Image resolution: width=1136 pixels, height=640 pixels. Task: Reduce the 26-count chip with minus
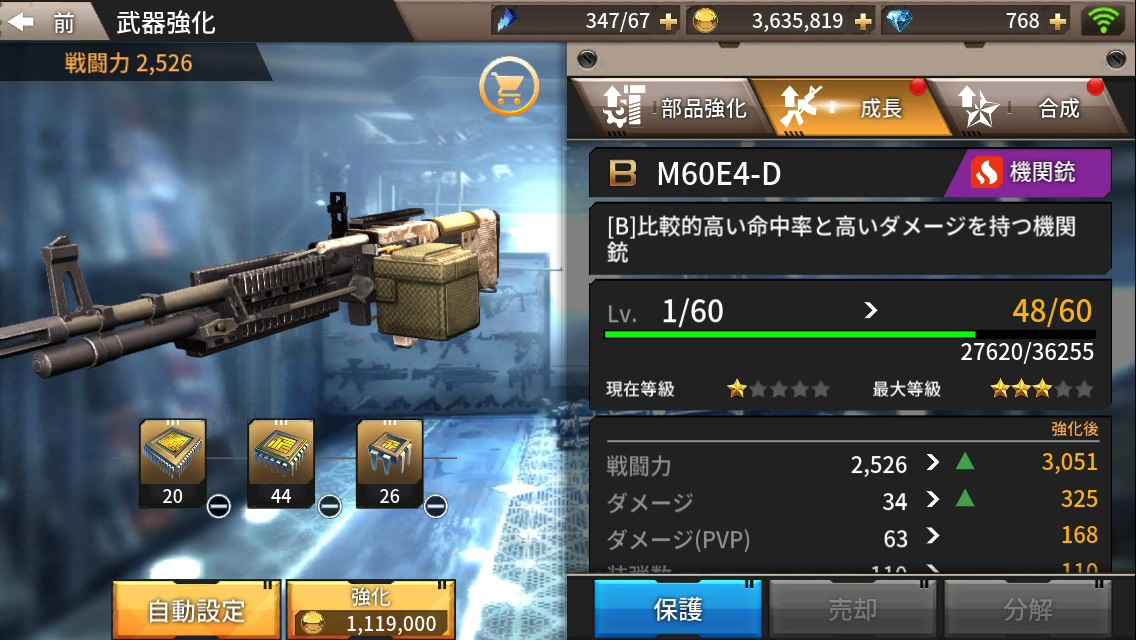435,506
